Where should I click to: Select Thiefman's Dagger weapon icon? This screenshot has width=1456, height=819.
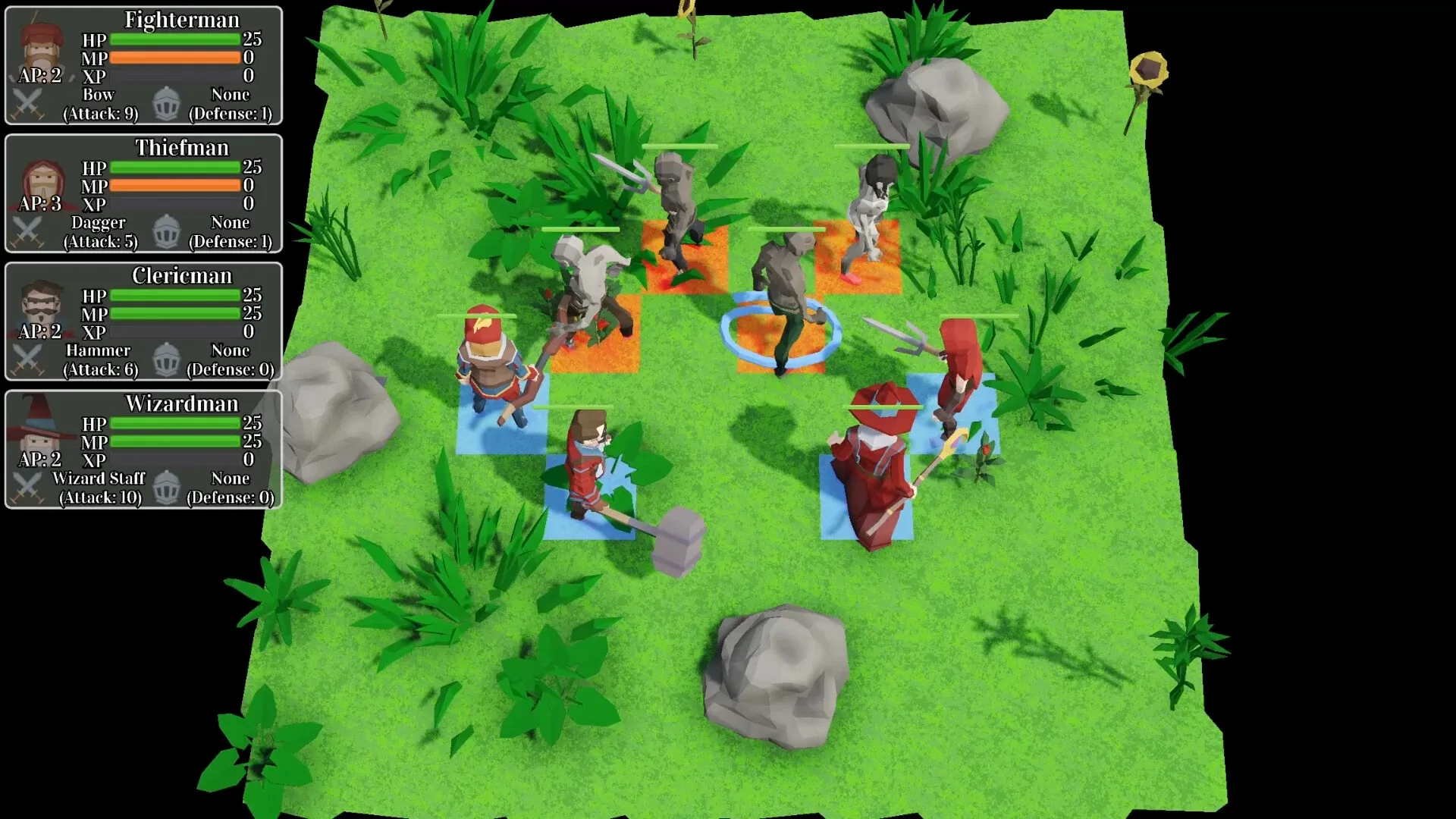click(28, 232)
